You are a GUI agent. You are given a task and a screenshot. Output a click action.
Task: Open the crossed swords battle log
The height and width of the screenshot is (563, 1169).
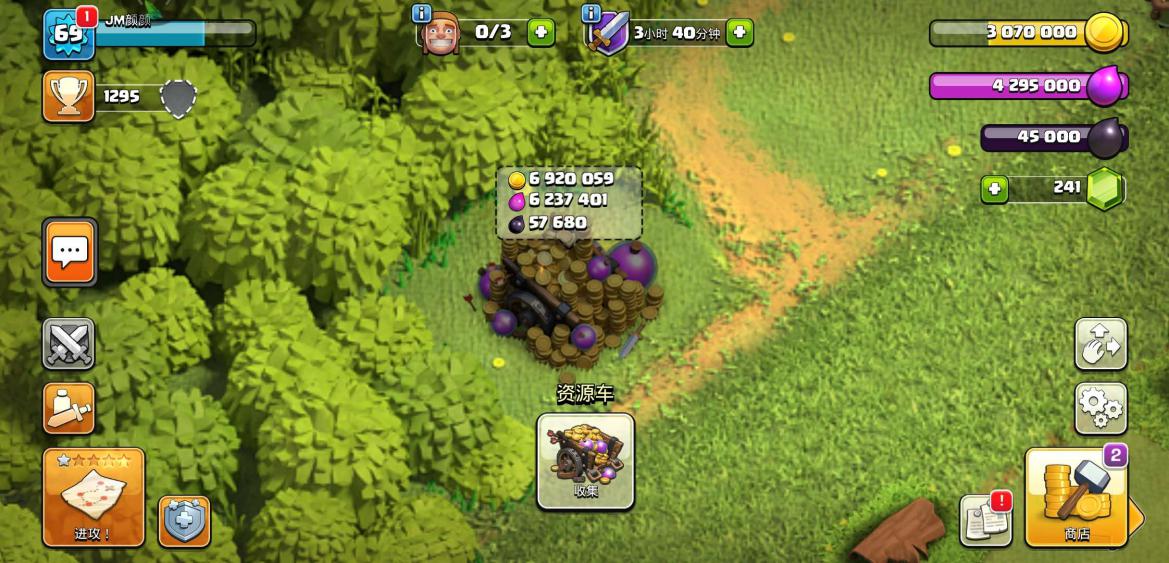[69, 344]
